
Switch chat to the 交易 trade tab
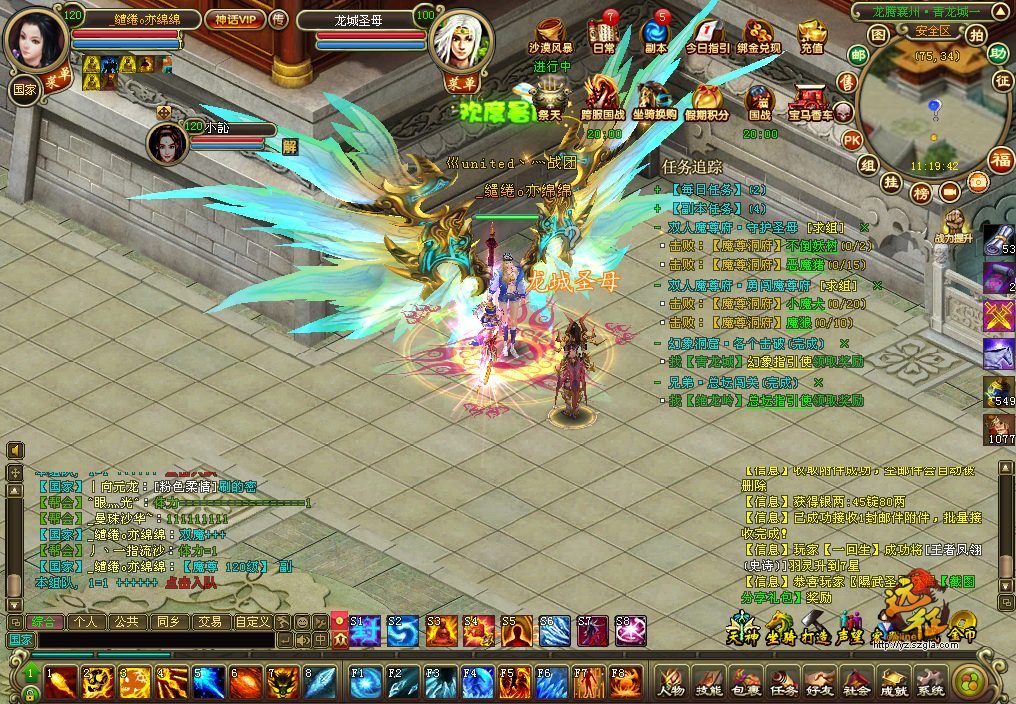click(x=209, y=621)
